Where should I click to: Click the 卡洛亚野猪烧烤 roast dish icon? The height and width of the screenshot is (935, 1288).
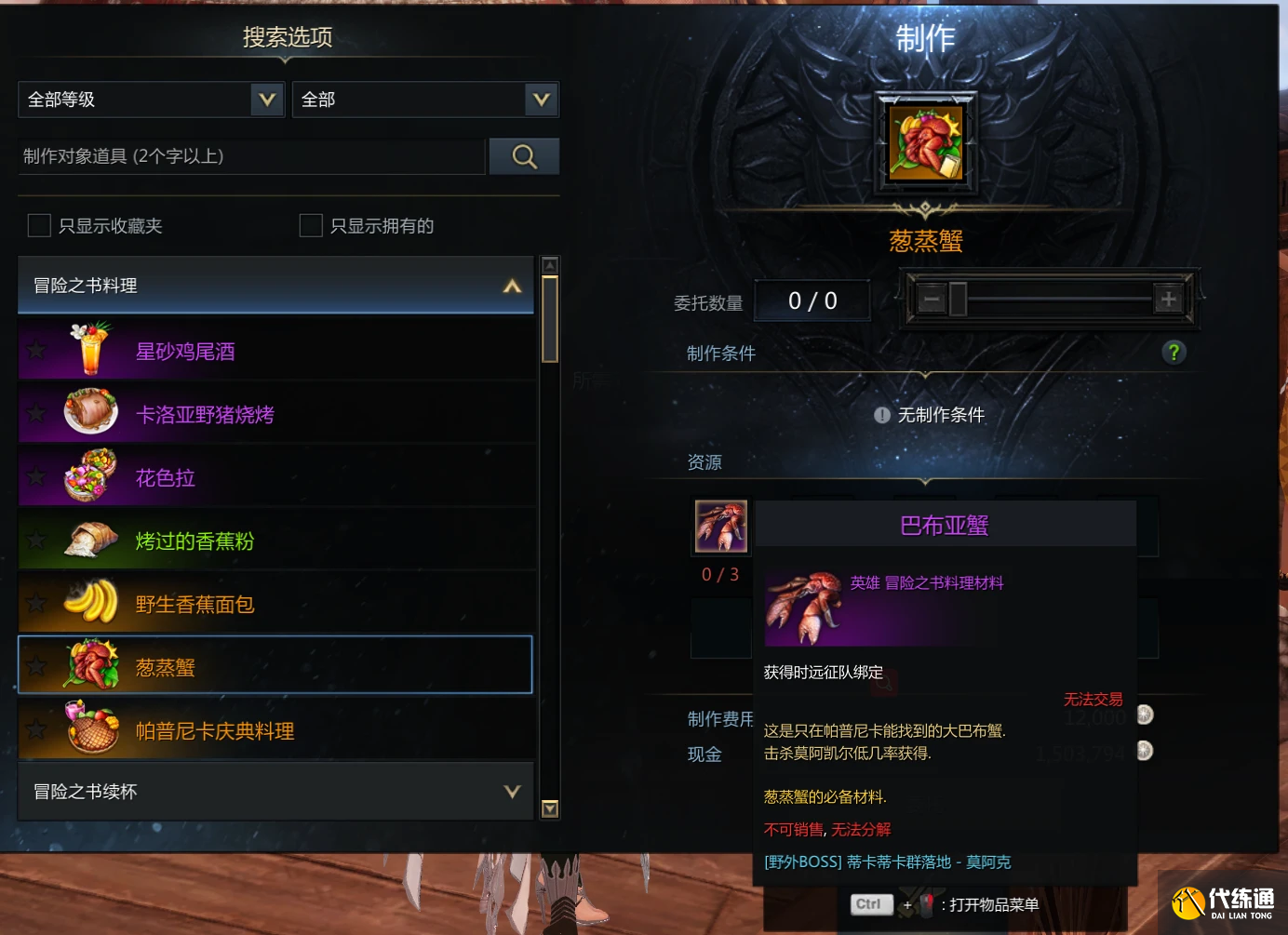[90, 412]
